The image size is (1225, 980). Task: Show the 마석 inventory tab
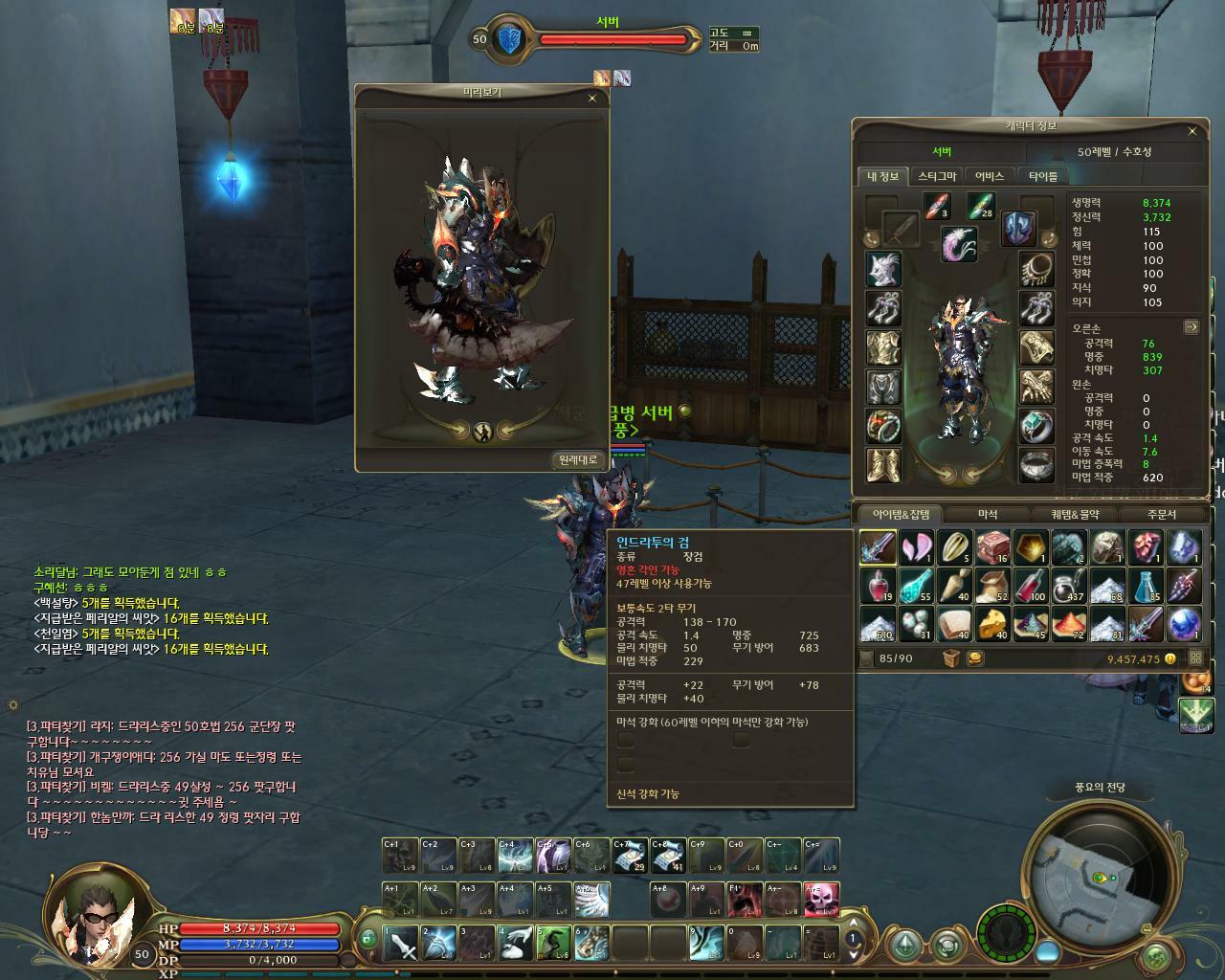point(988,514)
